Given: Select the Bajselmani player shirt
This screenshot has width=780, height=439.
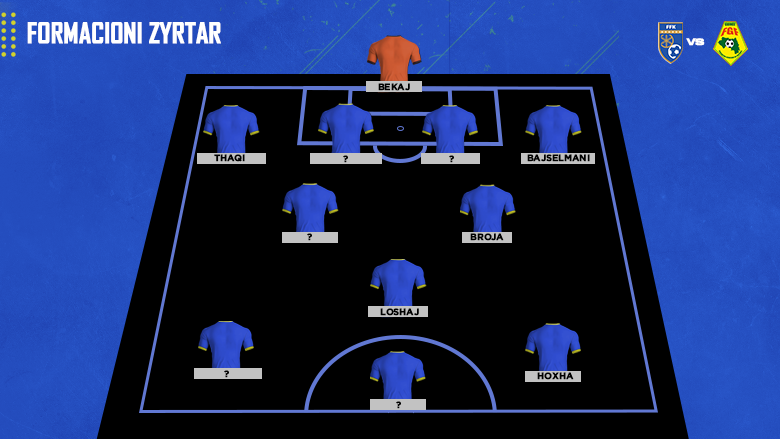Looking at the screenshot, I should click(553, 129).
